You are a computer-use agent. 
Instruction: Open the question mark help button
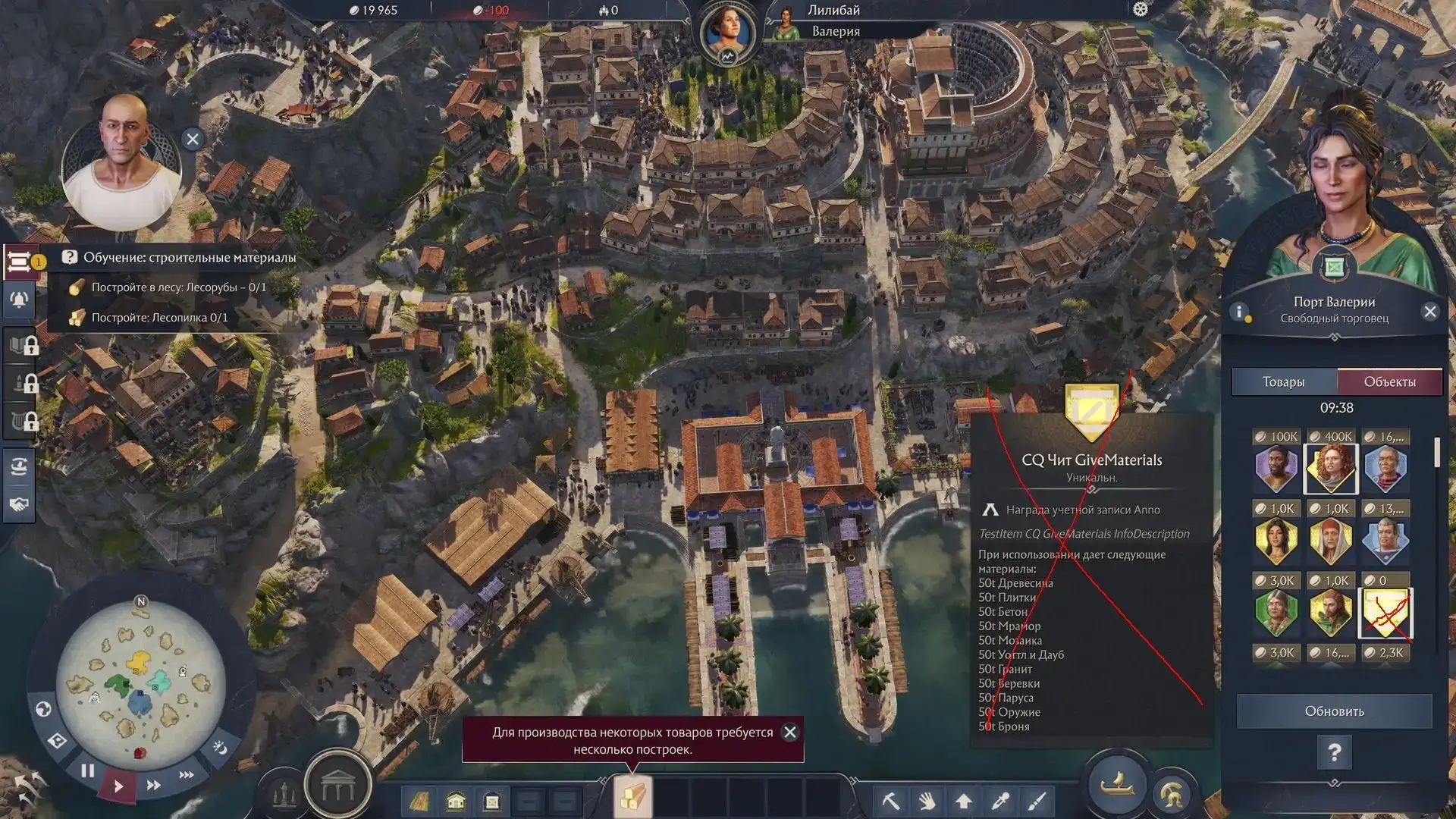click(1334, 752)
